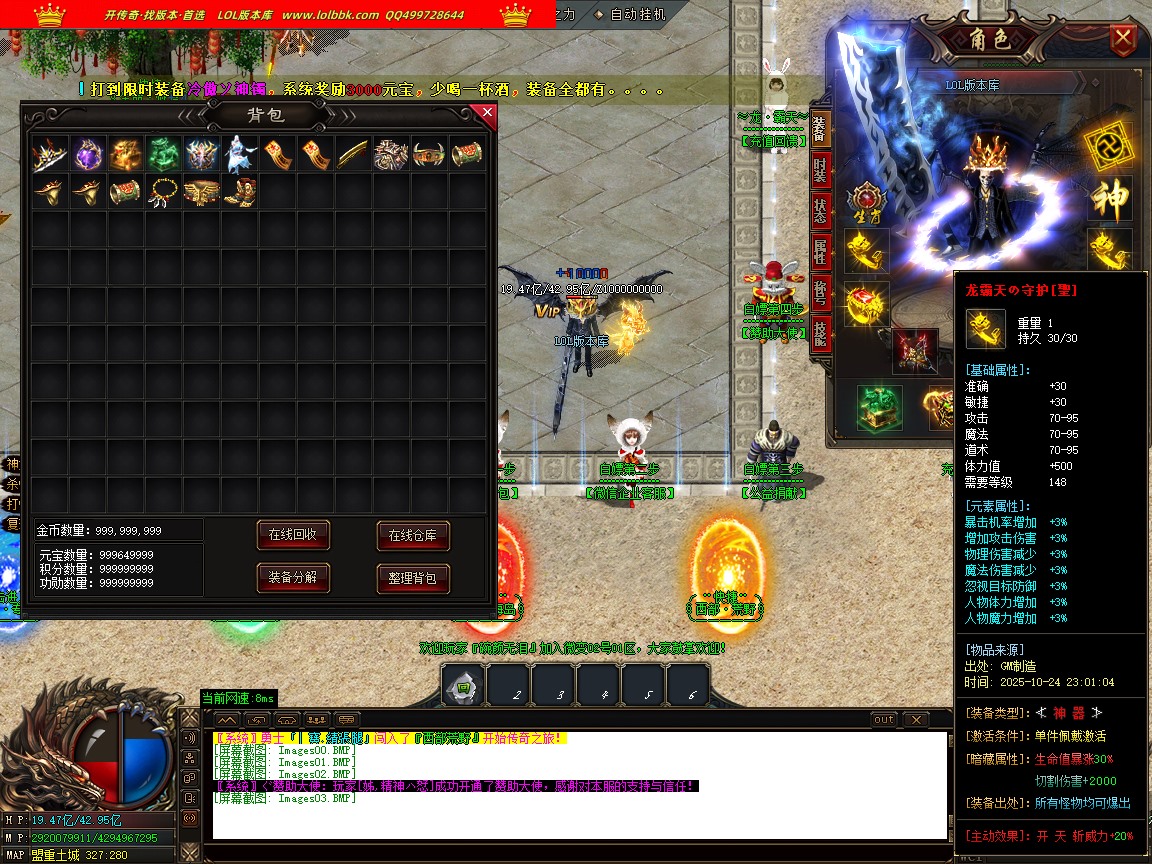Image resolution: width=1152 pixels, height=864 pixels.
Task: Close the 角色 character panel
Action: 1124,40
